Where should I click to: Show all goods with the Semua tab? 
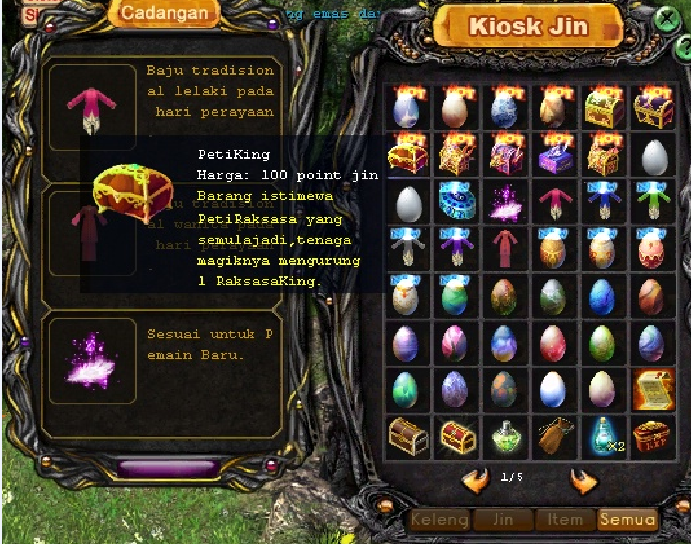(627, 520)
